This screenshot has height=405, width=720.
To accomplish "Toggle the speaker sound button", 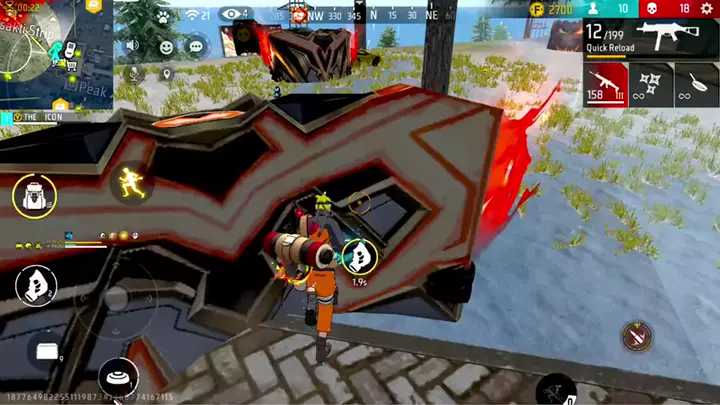I will tap(132, 46).
